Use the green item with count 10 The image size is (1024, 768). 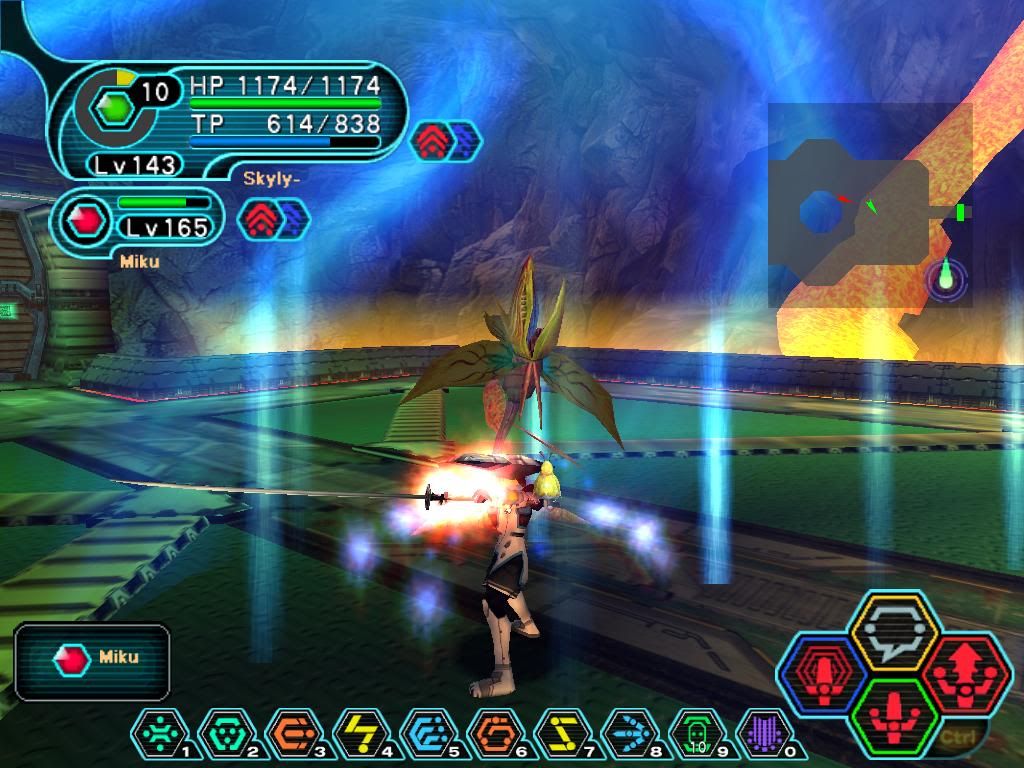(x=694, y=735)
